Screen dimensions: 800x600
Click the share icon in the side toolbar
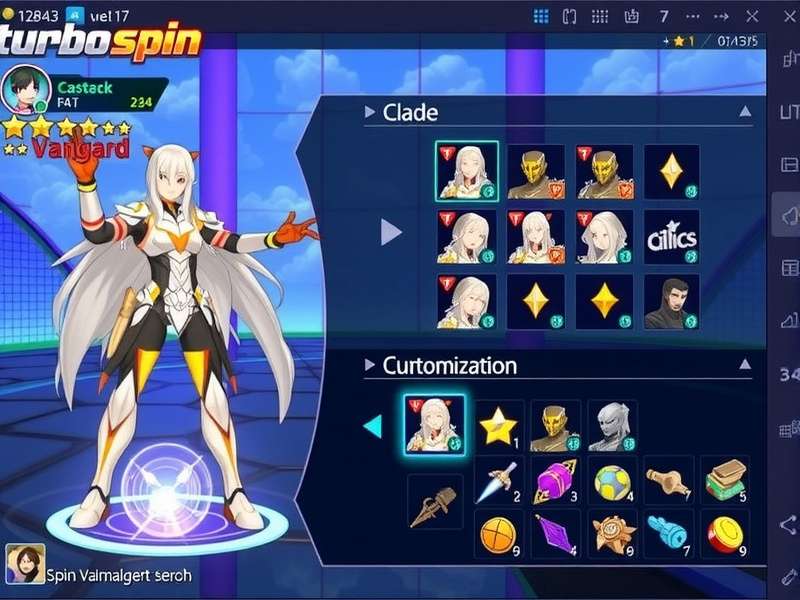click(786, 524)
